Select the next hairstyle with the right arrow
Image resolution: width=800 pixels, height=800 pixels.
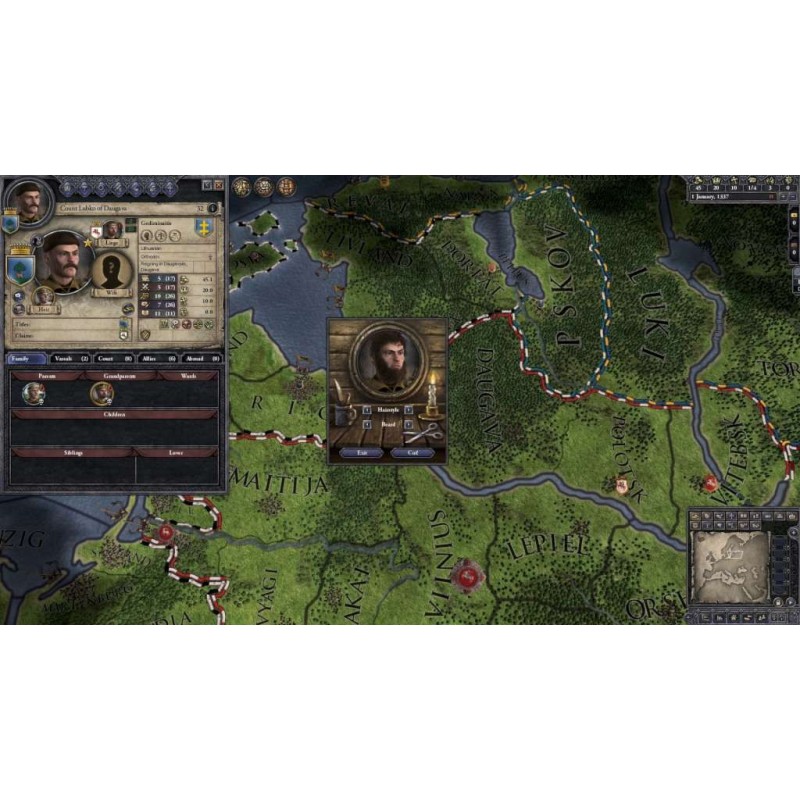[x=409, y=409]
